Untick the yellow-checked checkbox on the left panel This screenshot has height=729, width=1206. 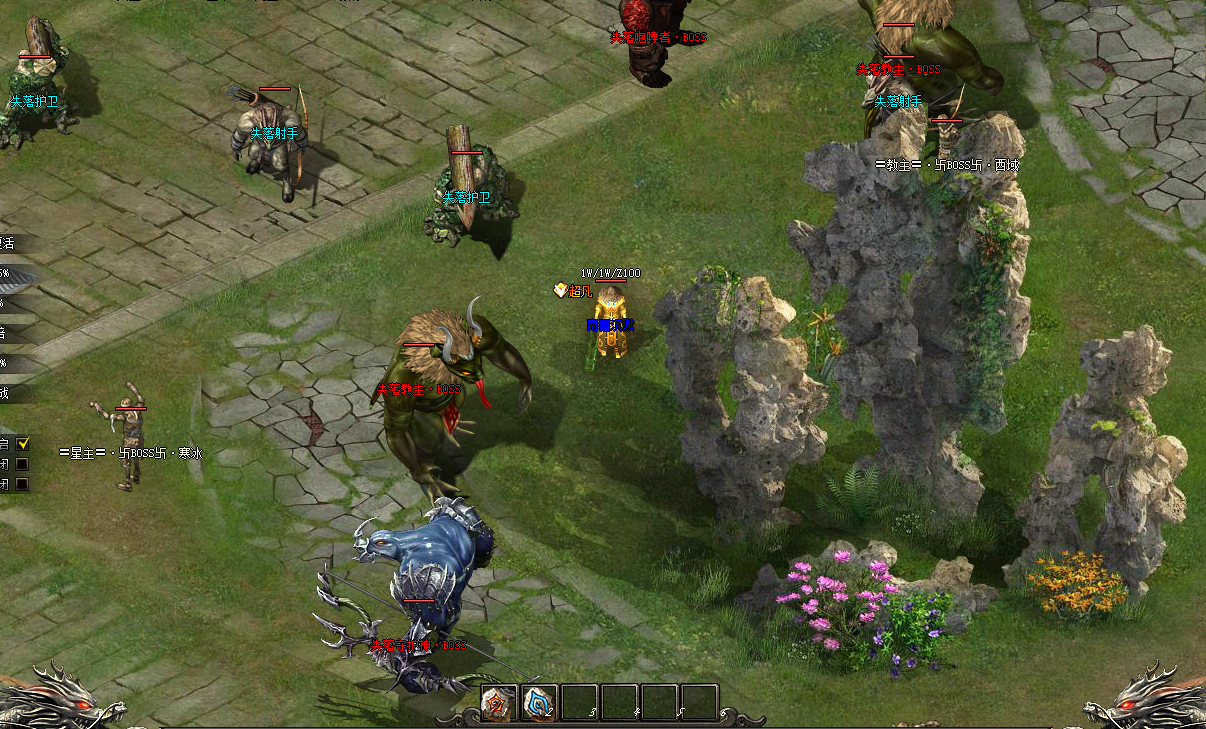point(23,443)
